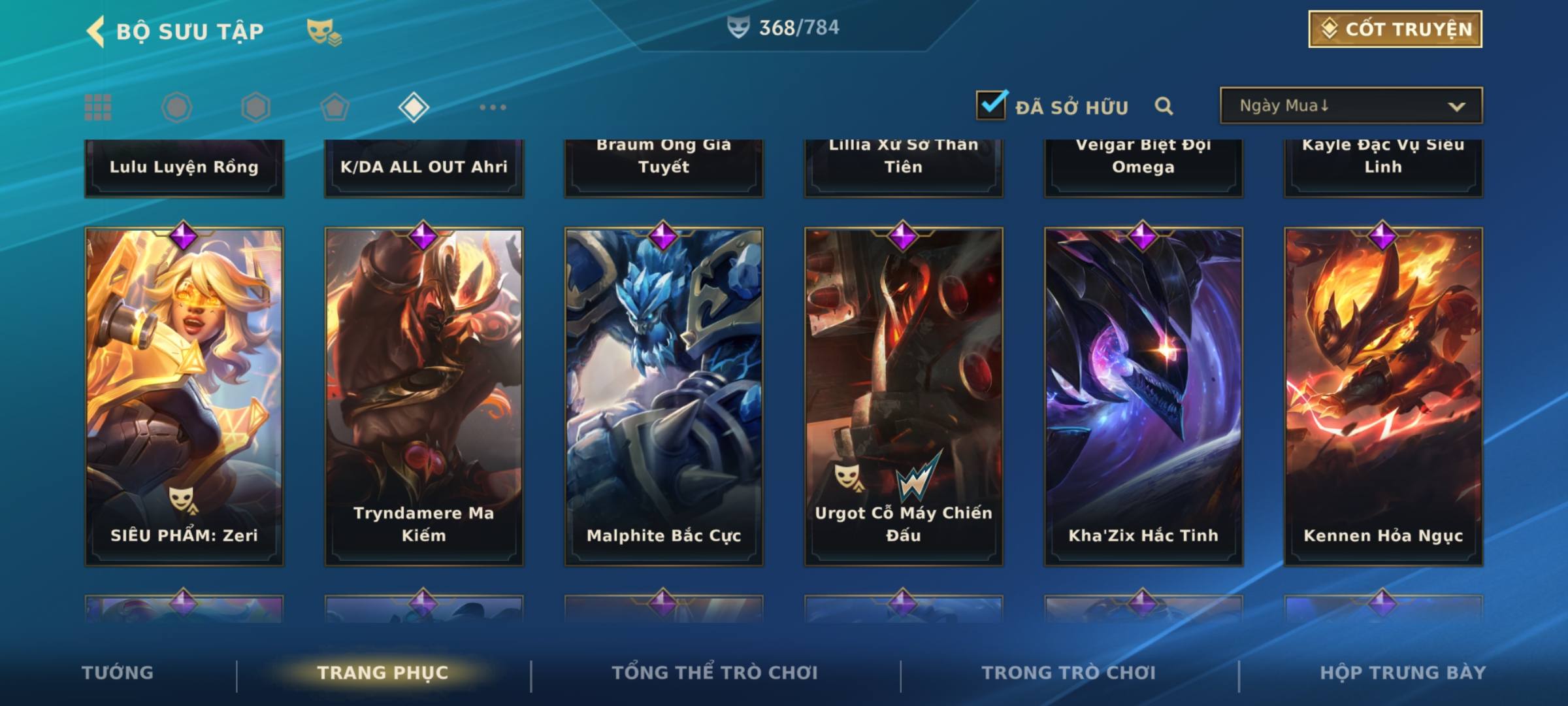Go to the Hộp Trưng Bày tab

click(x=1402, y=673)
